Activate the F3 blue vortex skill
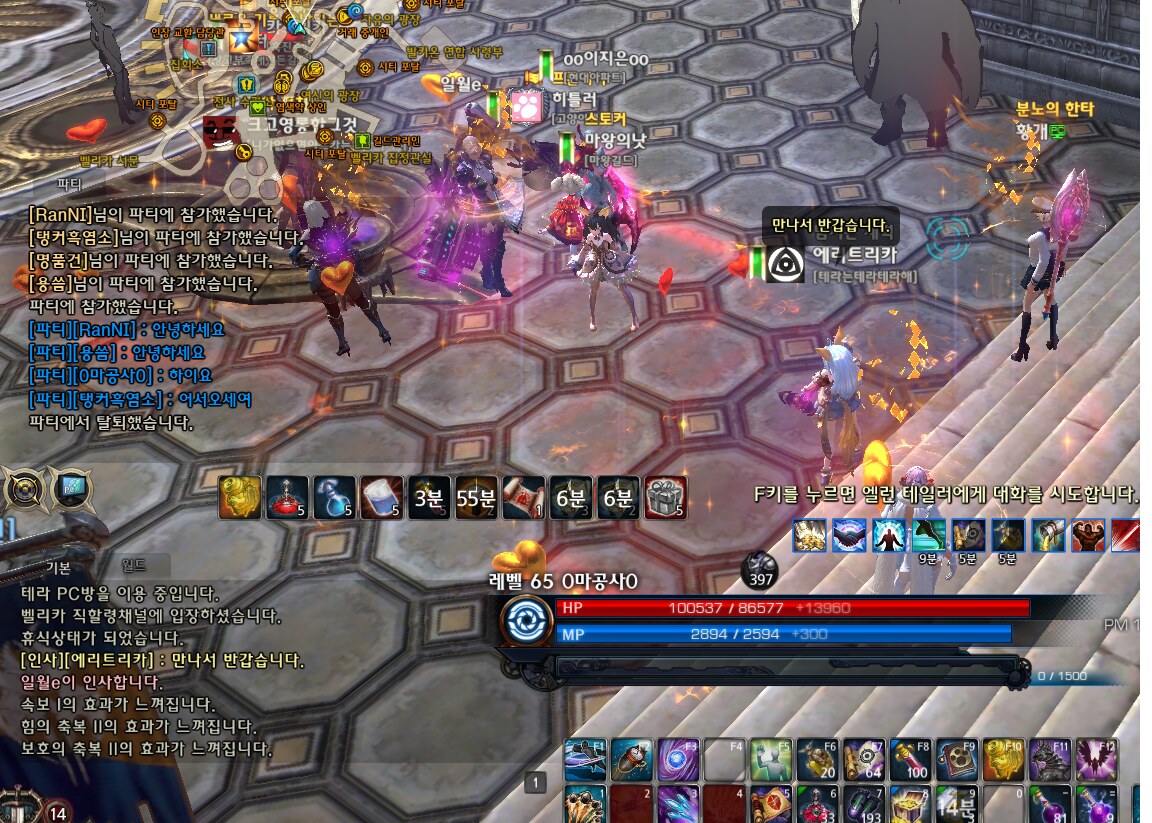The image size is (1152, 823). coord(678,761)
